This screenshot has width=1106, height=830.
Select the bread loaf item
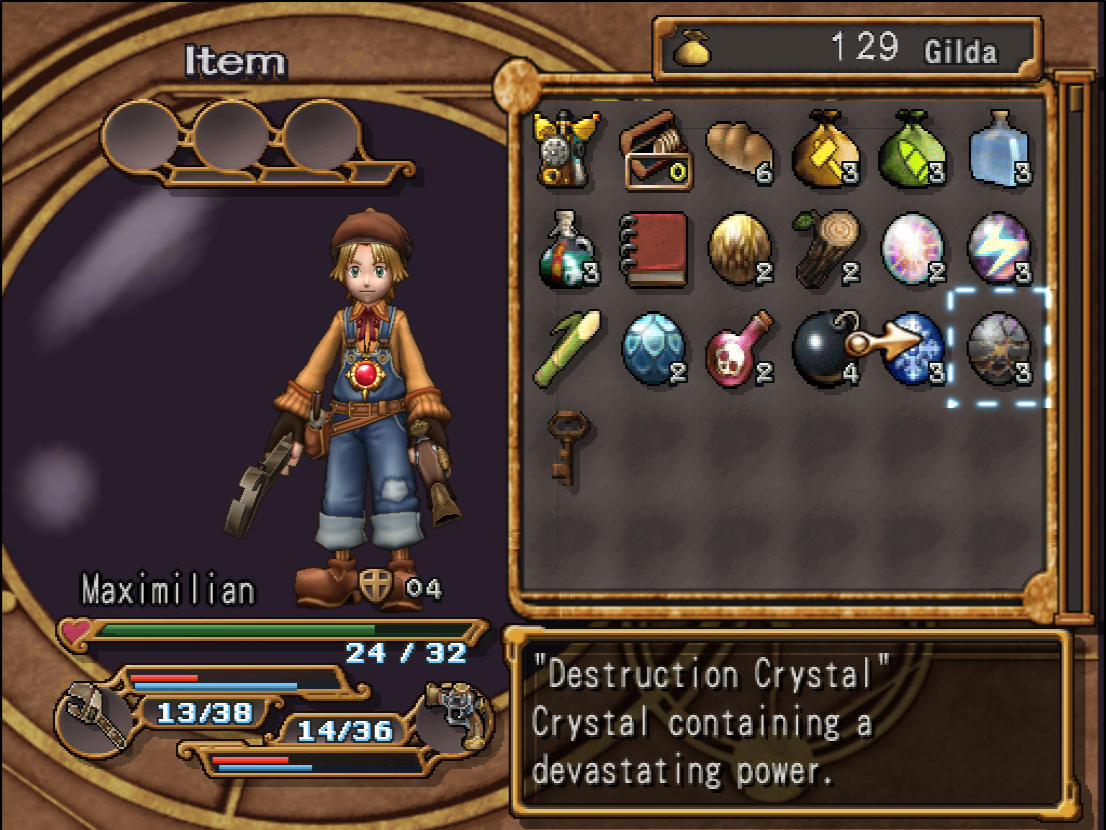pyautogui.click(x=738, y=148)
